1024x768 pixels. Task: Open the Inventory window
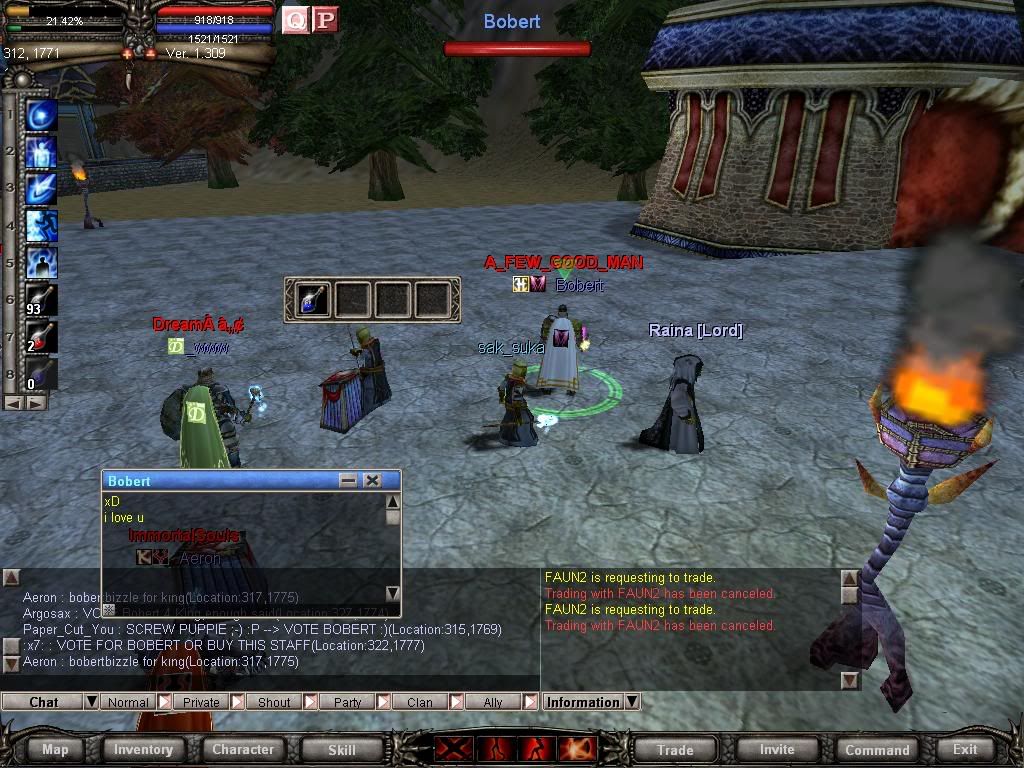(143, 749)
